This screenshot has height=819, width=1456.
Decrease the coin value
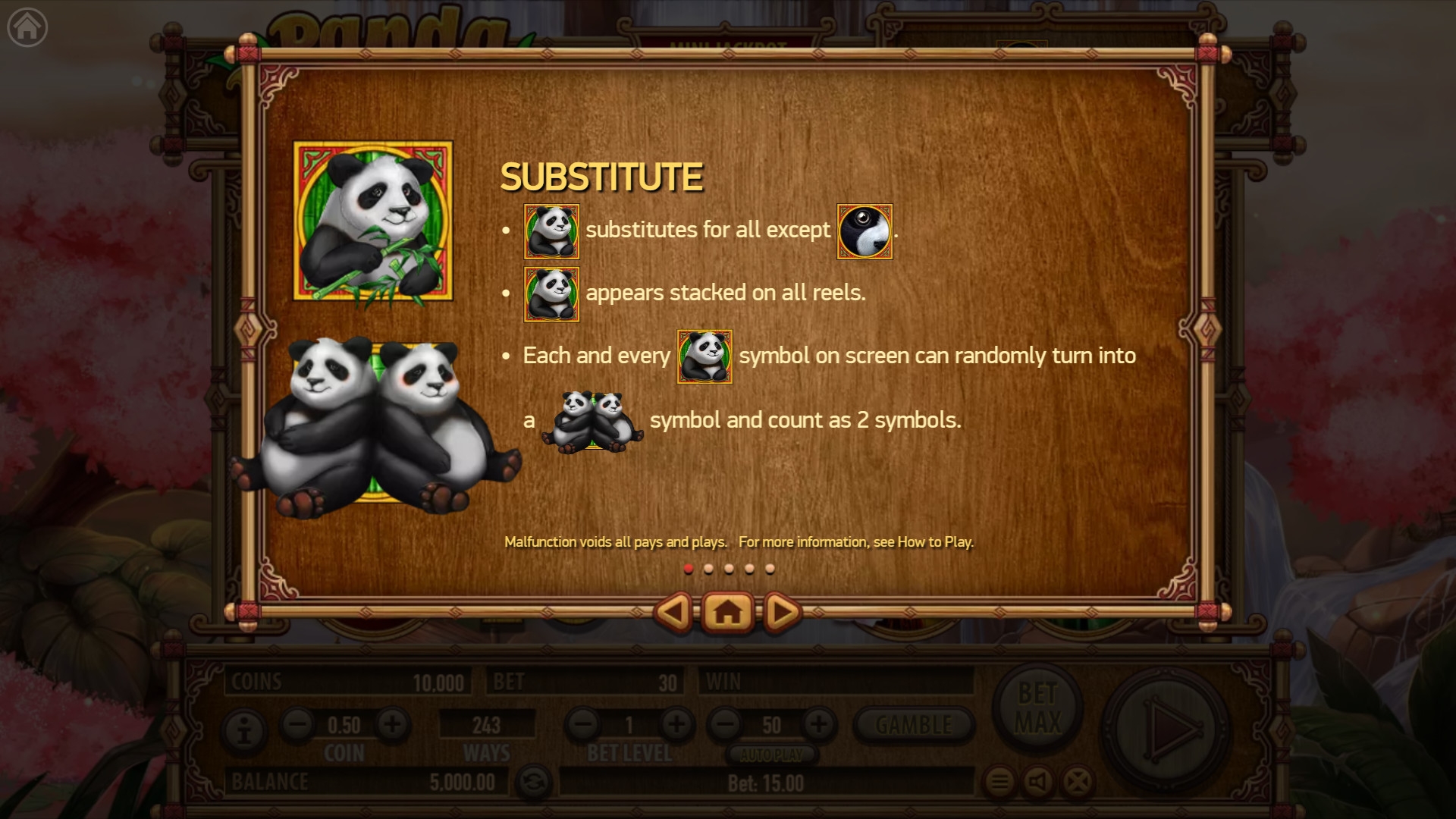tap(297, 724)
